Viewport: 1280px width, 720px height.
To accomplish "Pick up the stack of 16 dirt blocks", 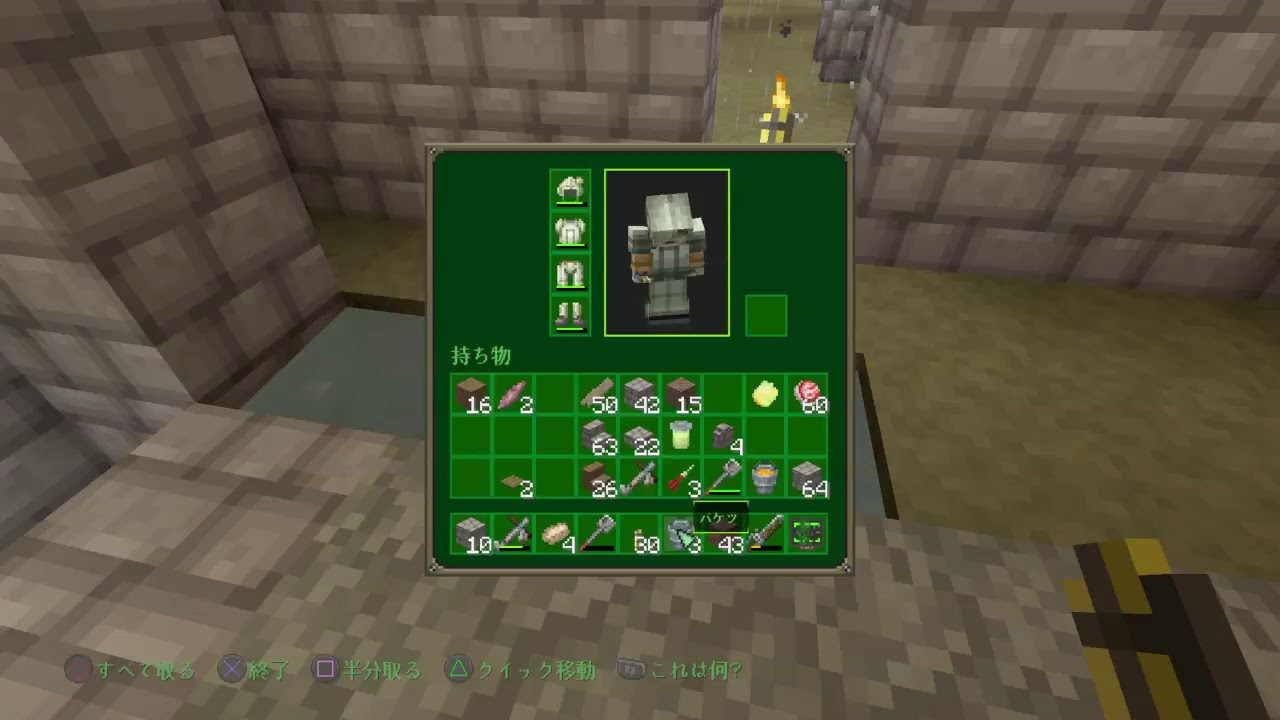I will click(470, 396).
